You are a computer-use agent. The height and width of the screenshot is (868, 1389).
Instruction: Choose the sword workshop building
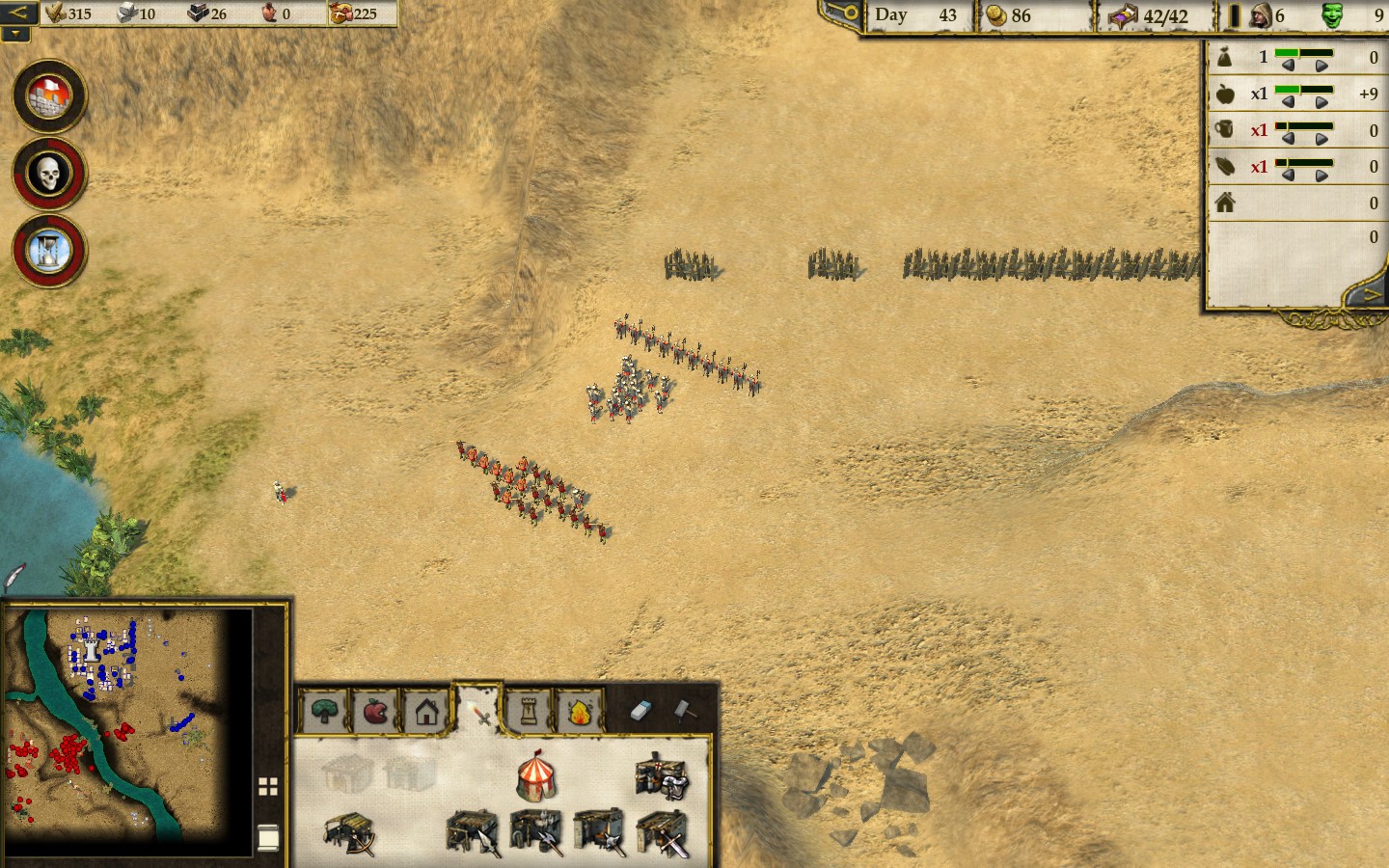tap(664, 833)
